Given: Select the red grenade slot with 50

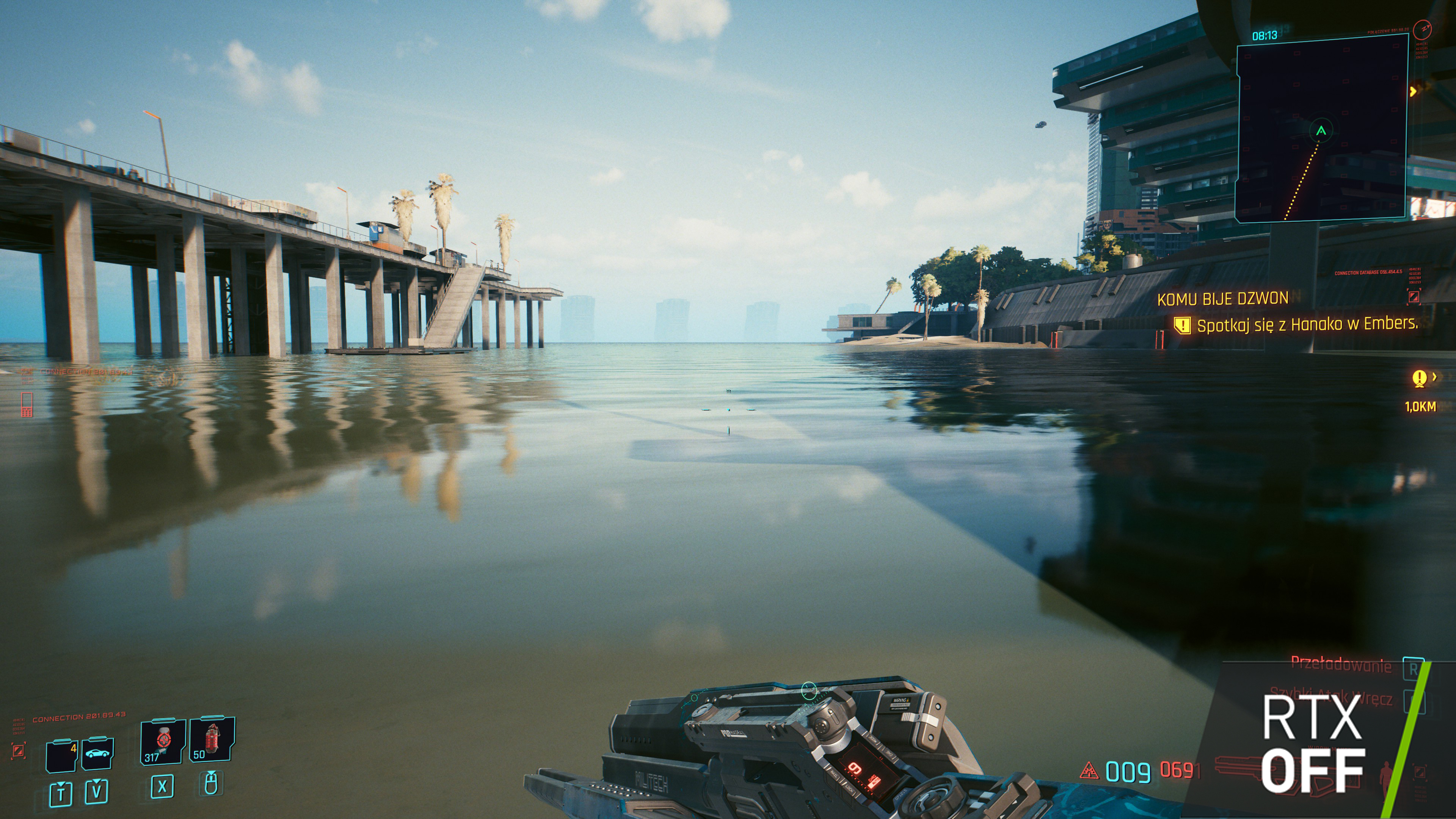Looking at the screenshot, I should (x=212, y=740).
